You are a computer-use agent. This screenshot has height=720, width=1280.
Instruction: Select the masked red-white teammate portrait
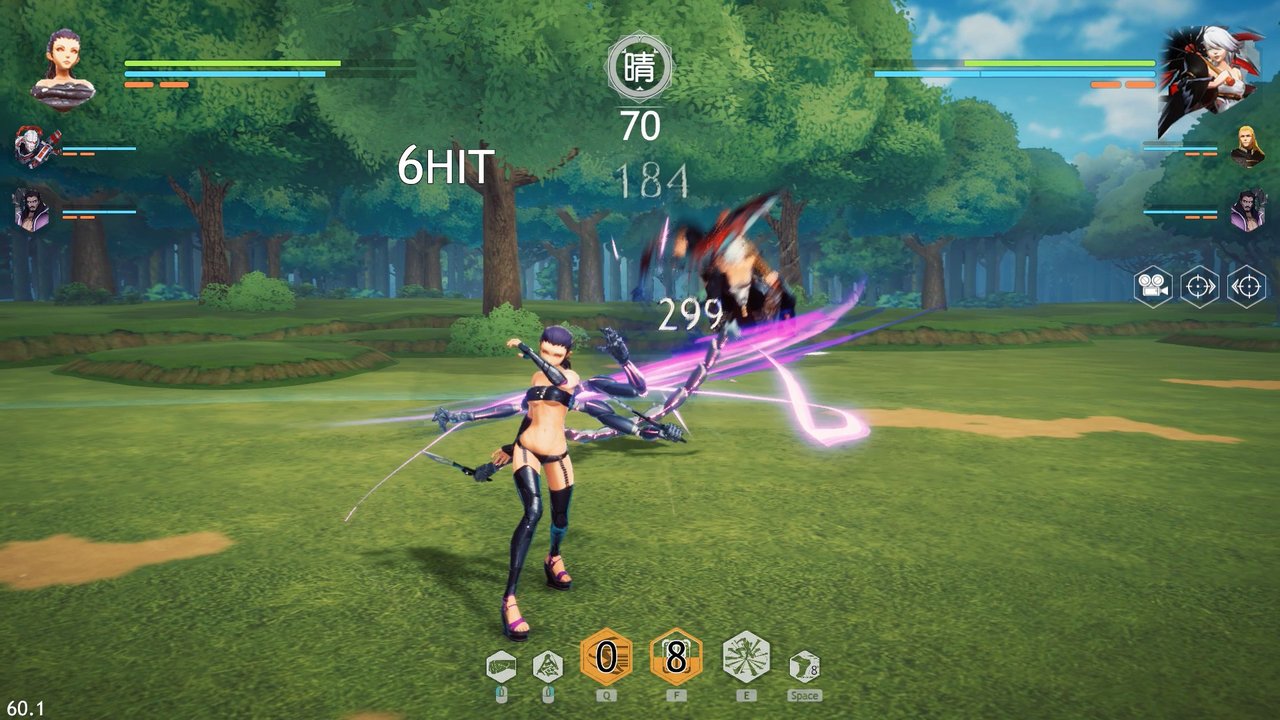(x=33, y=147)
